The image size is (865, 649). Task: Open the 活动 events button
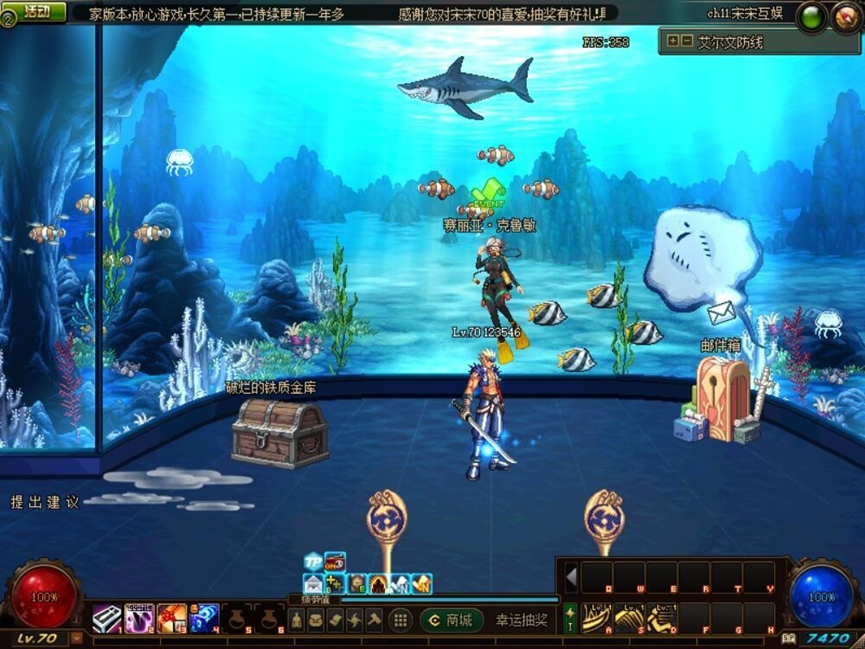(x=37, y=12)
